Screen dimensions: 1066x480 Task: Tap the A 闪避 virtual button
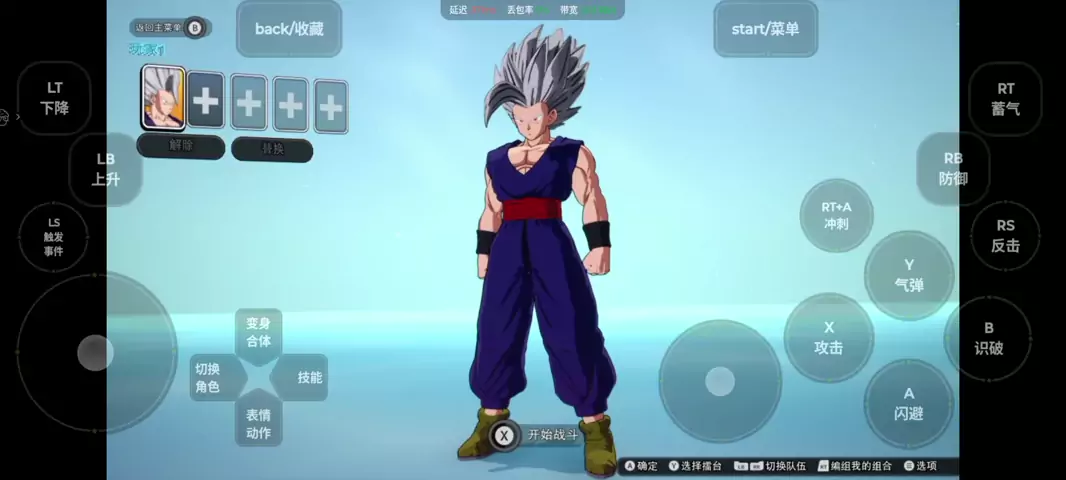point(909,403)
